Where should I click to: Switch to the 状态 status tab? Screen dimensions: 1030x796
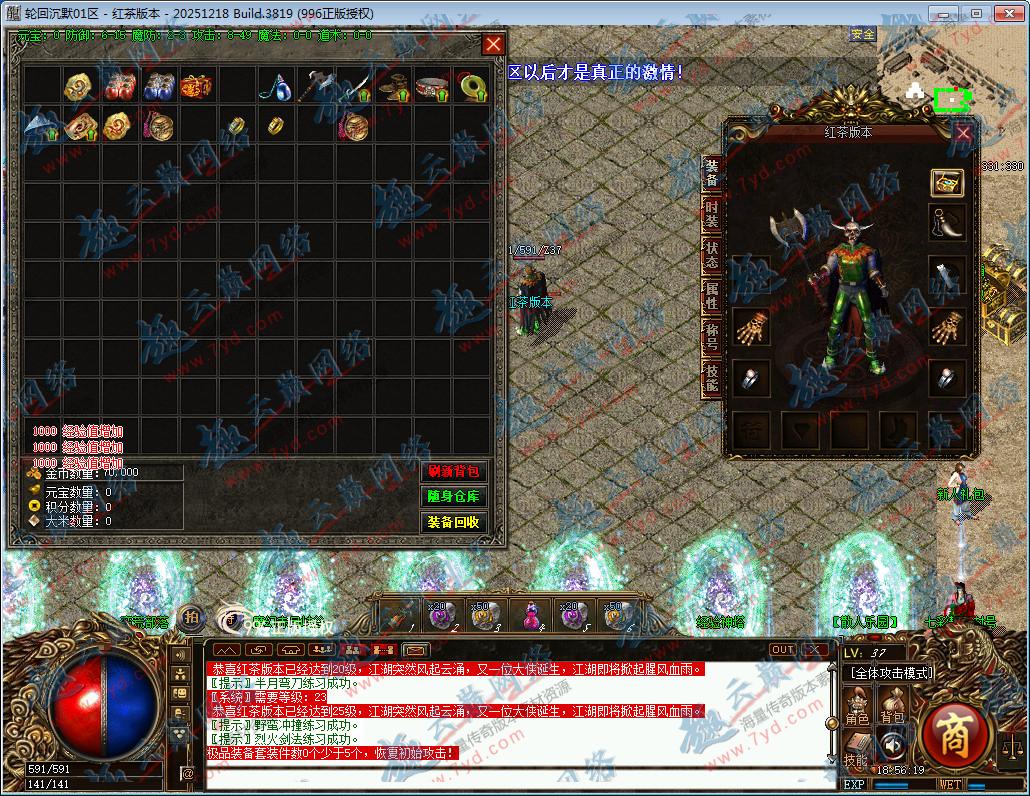coord(711,254)
